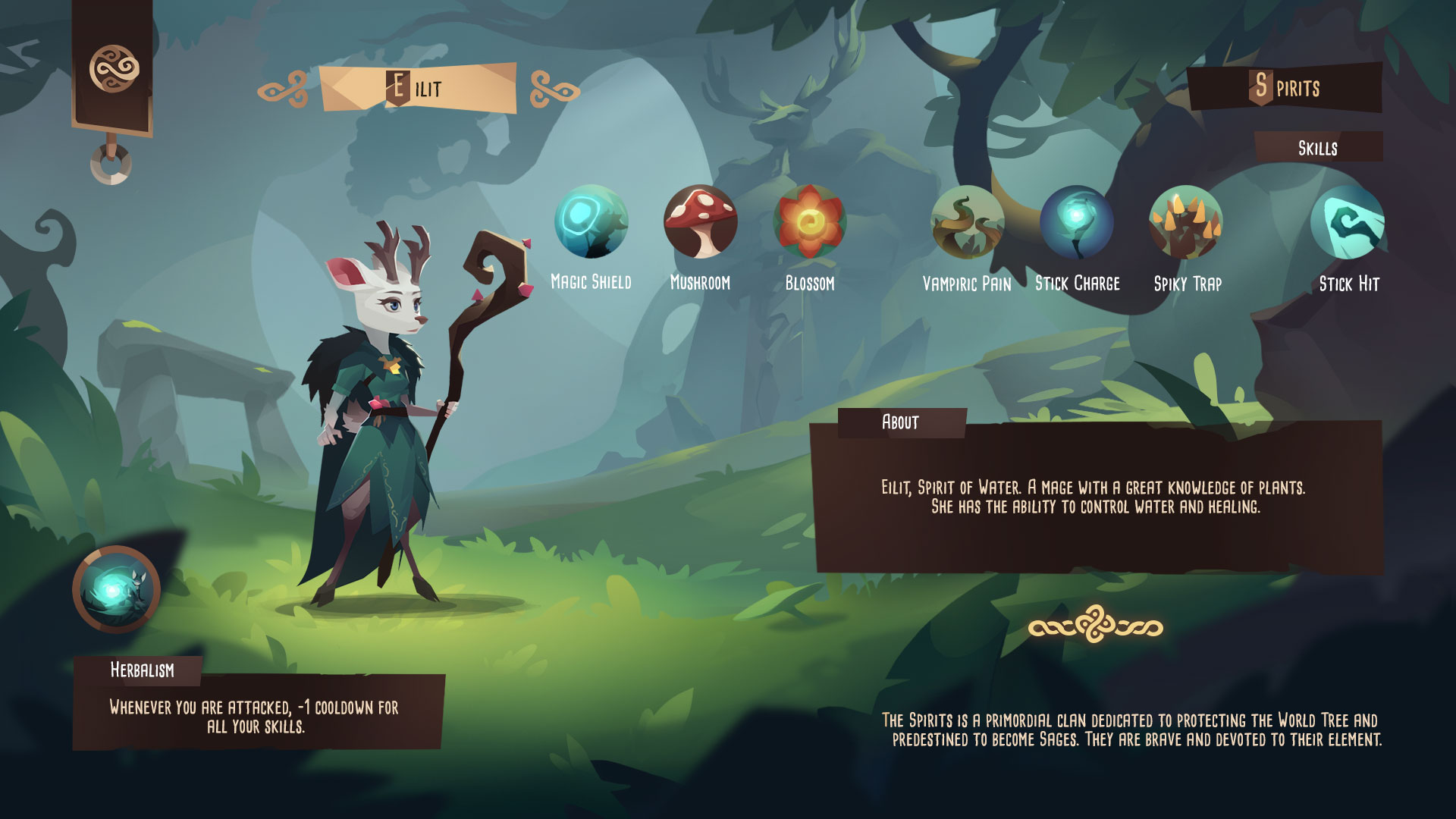Click the Eilit name banner
The width and height of the screenshot is (1456, 819).
(x=418, y=88)
